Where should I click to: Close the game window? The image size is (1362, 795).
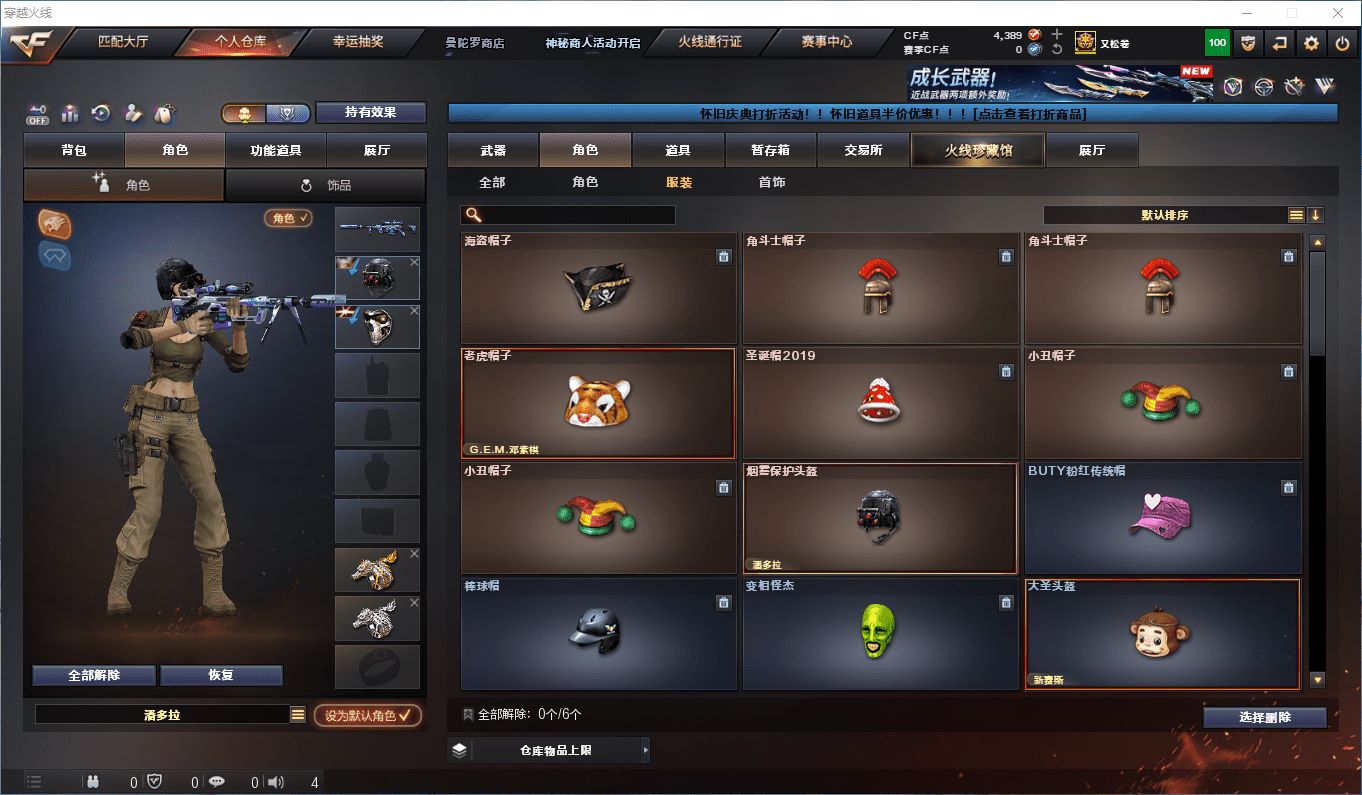[1338, 13]
